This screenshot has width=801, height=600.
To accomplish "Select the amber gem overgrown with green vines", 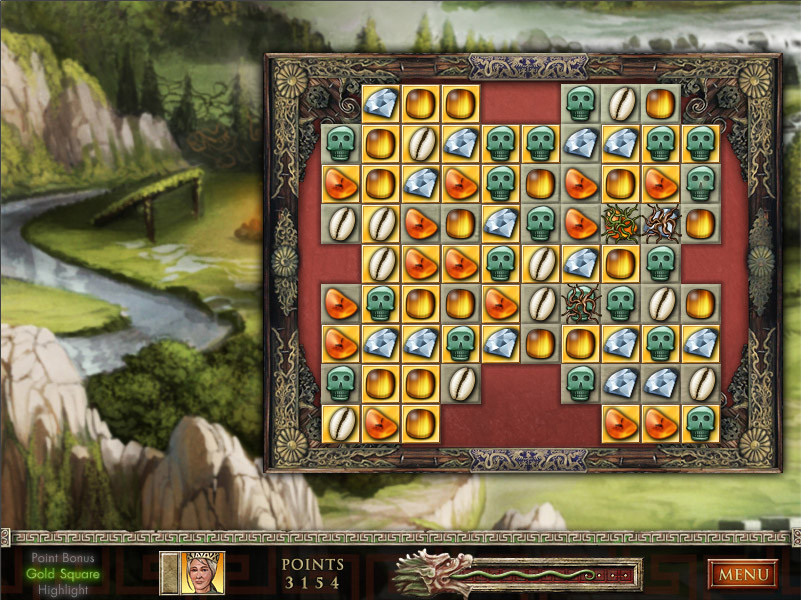I will [620, 223].
